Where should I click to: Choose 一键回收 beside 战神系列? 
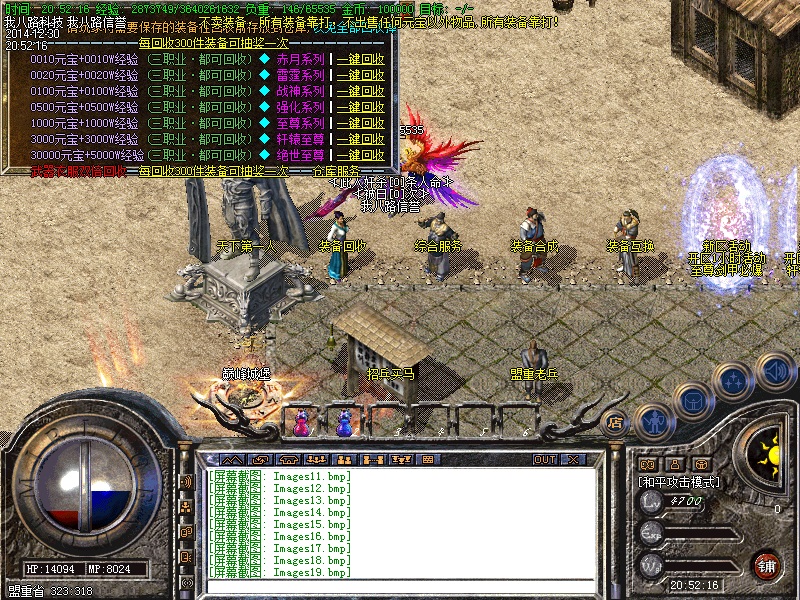coord(361,91)
